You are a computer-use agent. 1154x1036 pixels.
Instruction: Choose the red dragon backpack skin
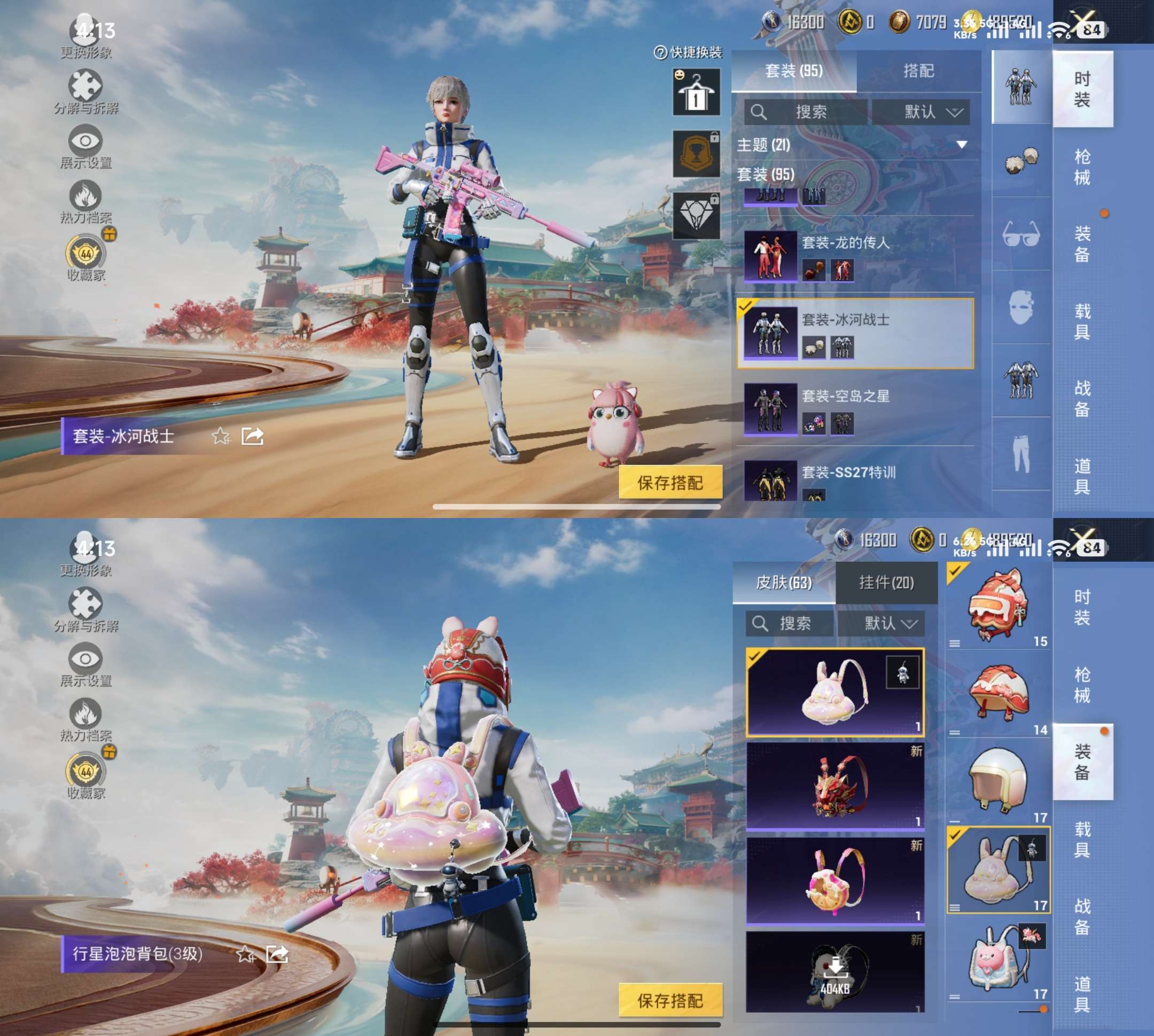[x=835, y=786]
